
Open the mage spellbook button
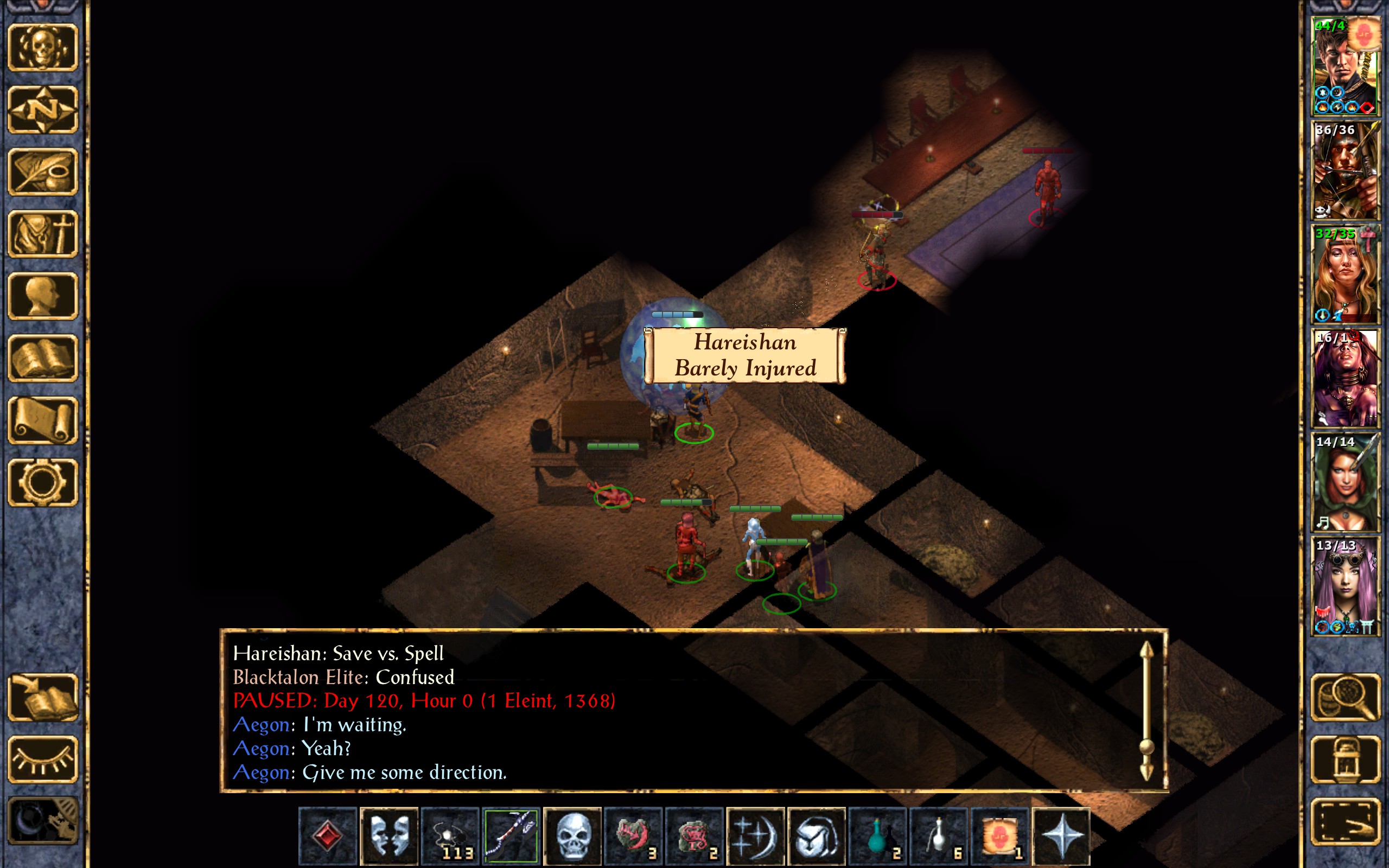pyautogui.click(x=43, y=358)
